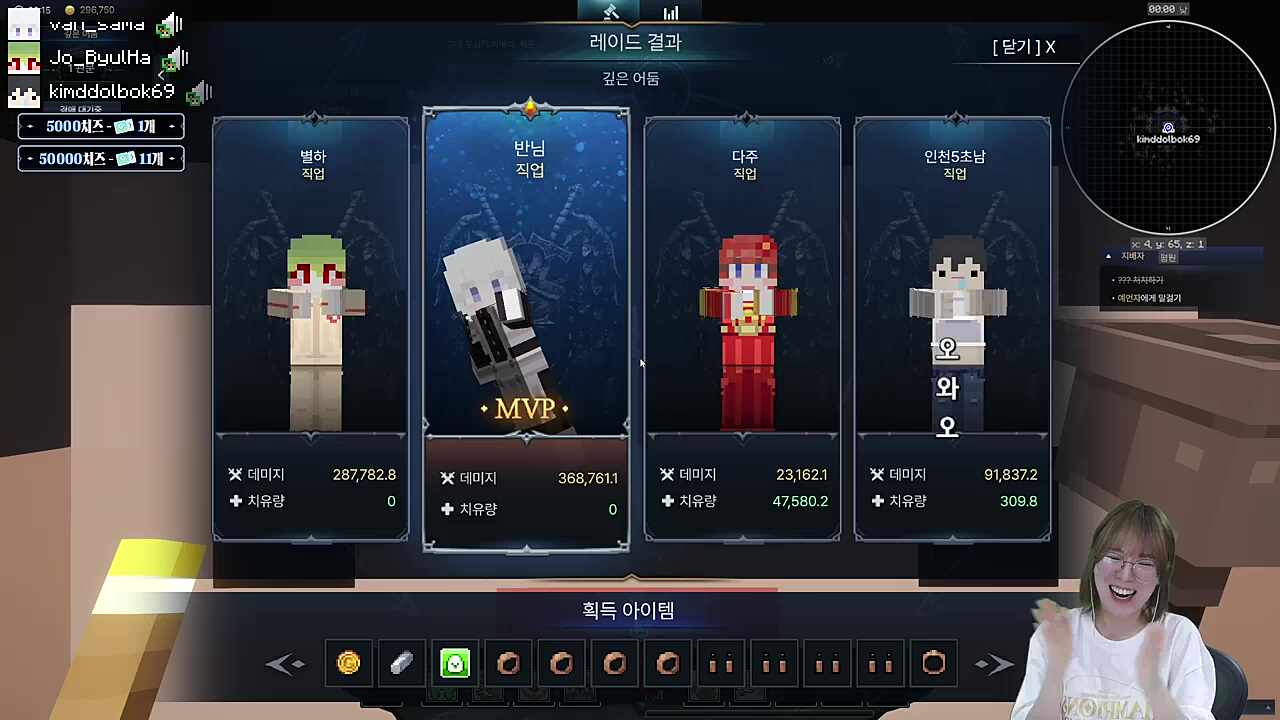
Task: Select the silver ingot loot item
Action: tap(401, 663)
